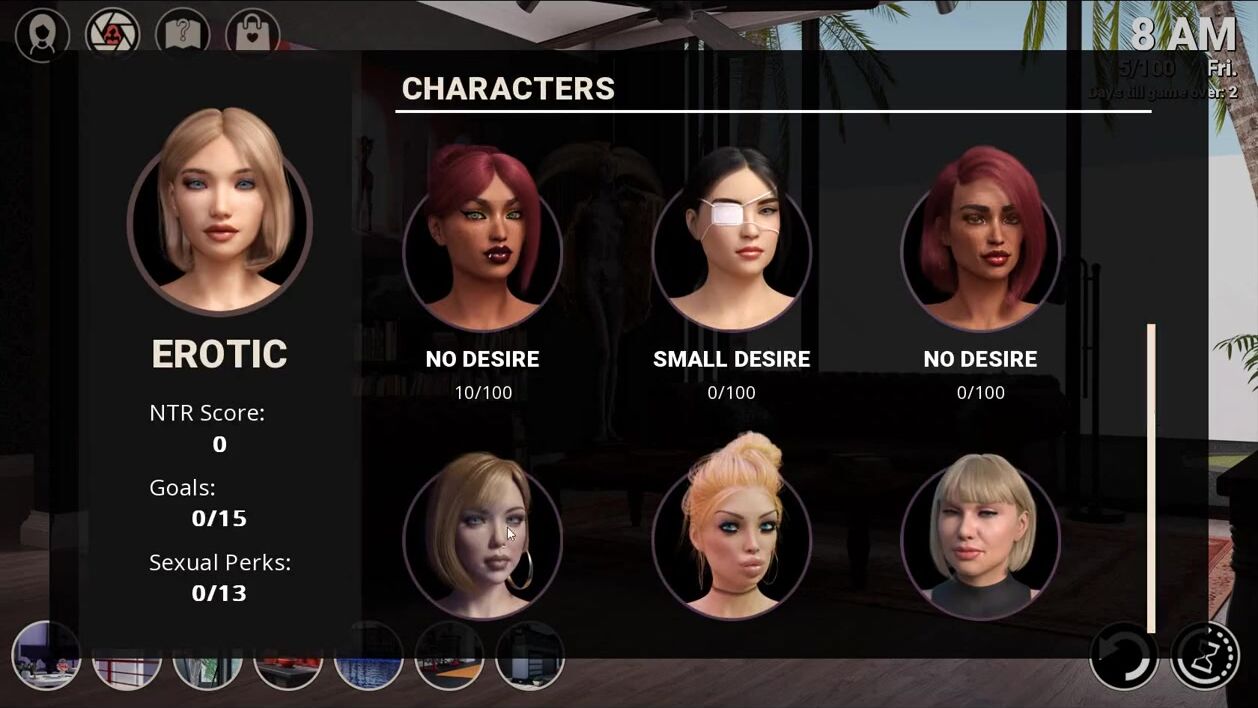Image resolution: width=1258 pixels, height=708 pixels.
Task: Activate the hourglass wait button
Action: click(x=1205, y=656)
